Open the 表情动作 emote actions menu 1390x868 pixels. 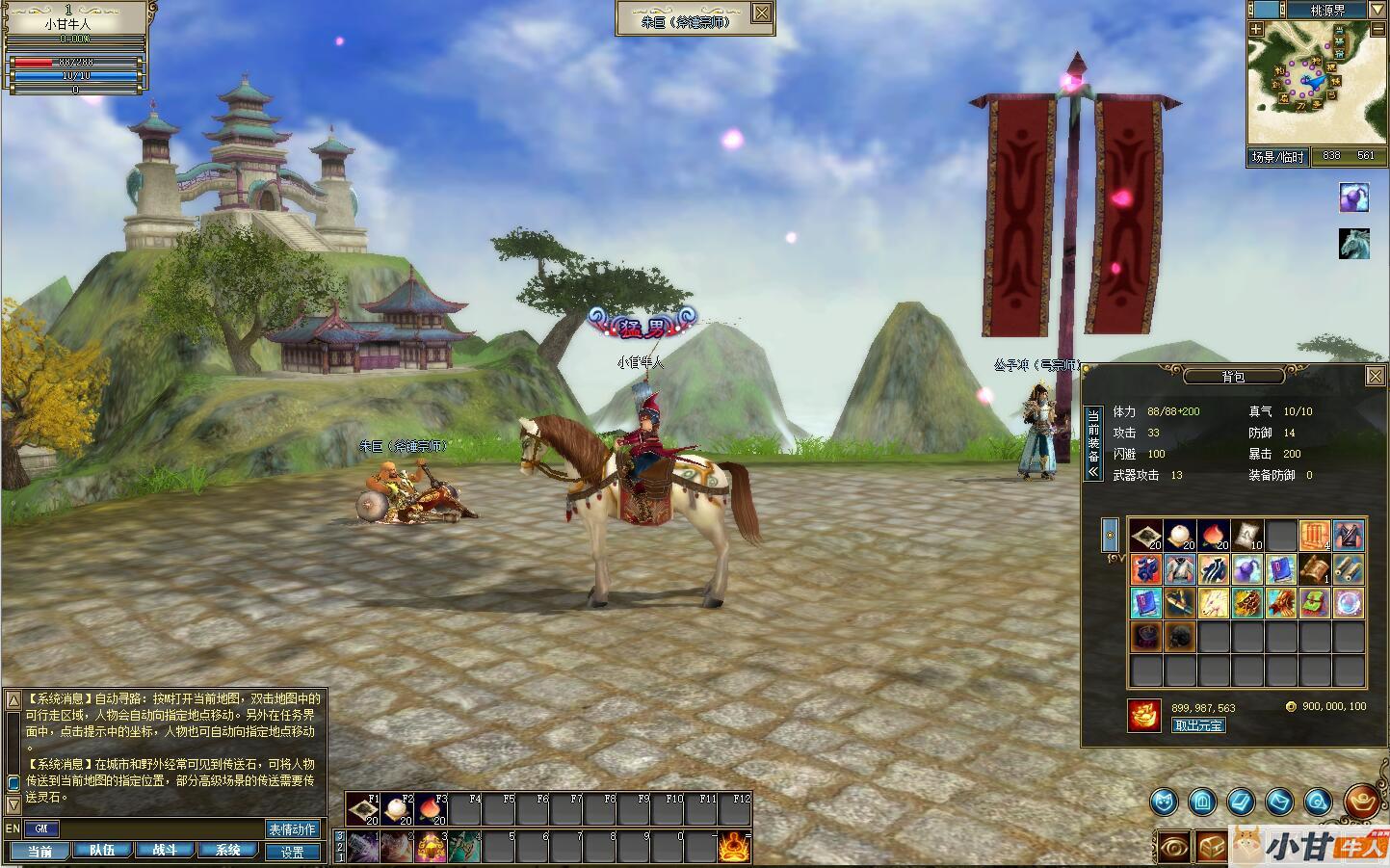(x=292, y=829)
